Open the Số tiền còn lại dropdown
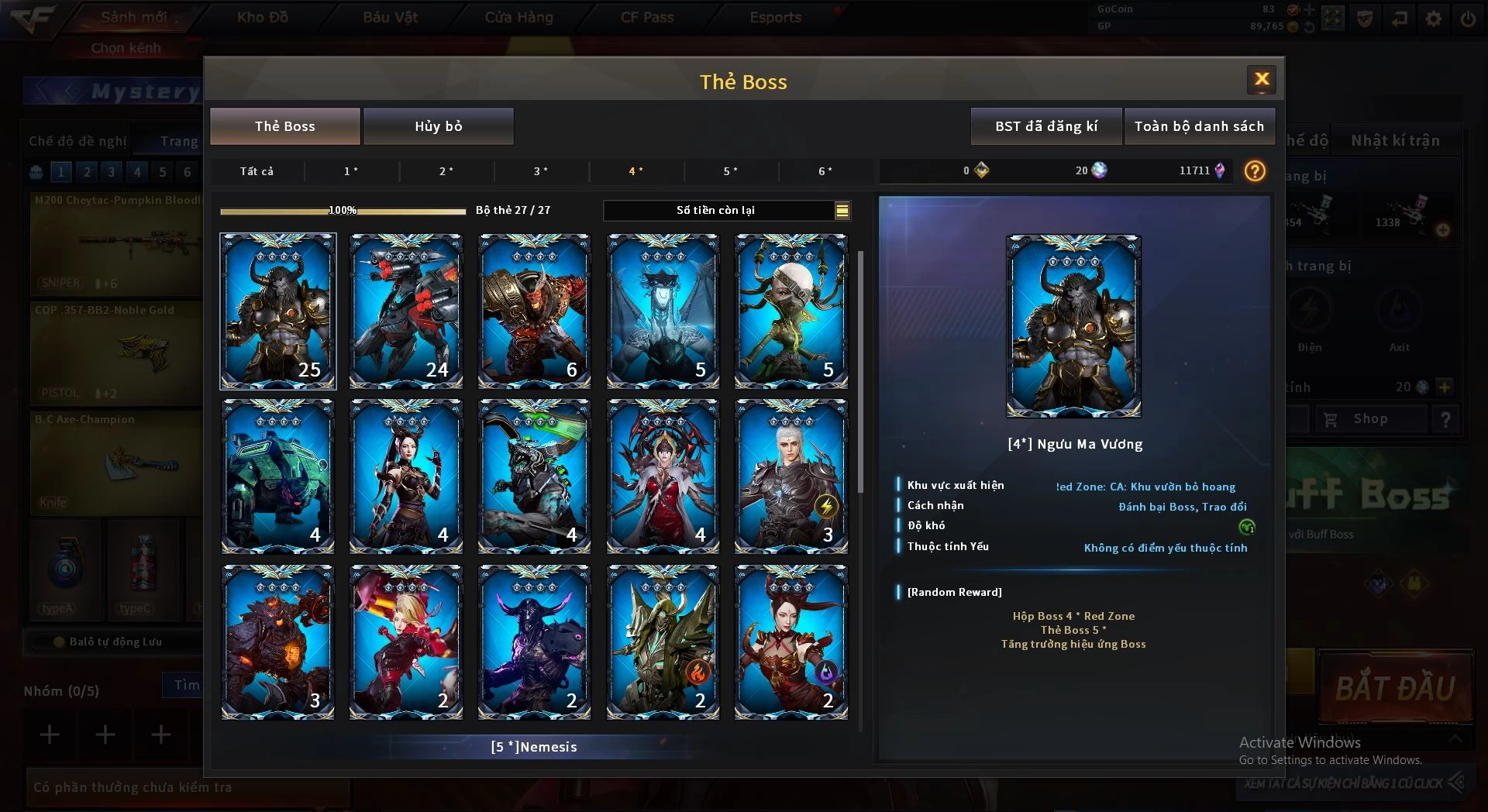The image size is (1488, 812). pos(842,211)
